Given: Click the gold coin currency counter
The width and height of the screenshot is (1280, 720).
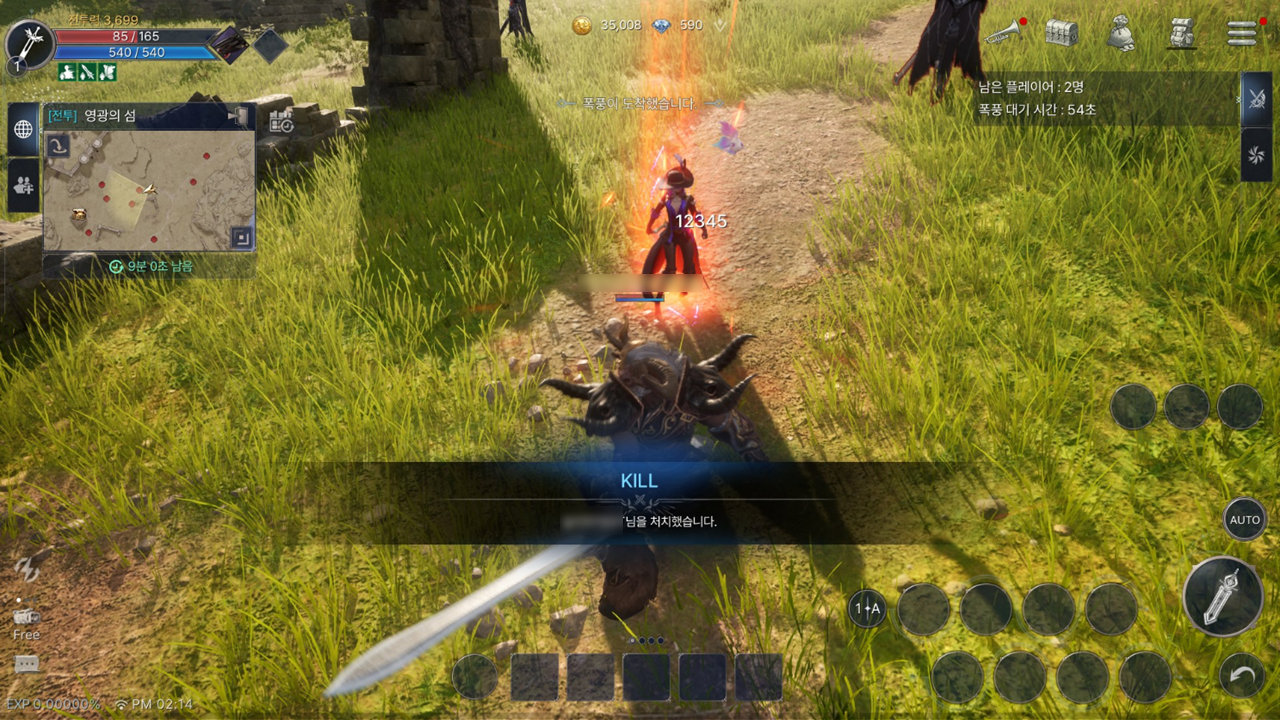Looking at the screenshot, I should coord(607,25).
